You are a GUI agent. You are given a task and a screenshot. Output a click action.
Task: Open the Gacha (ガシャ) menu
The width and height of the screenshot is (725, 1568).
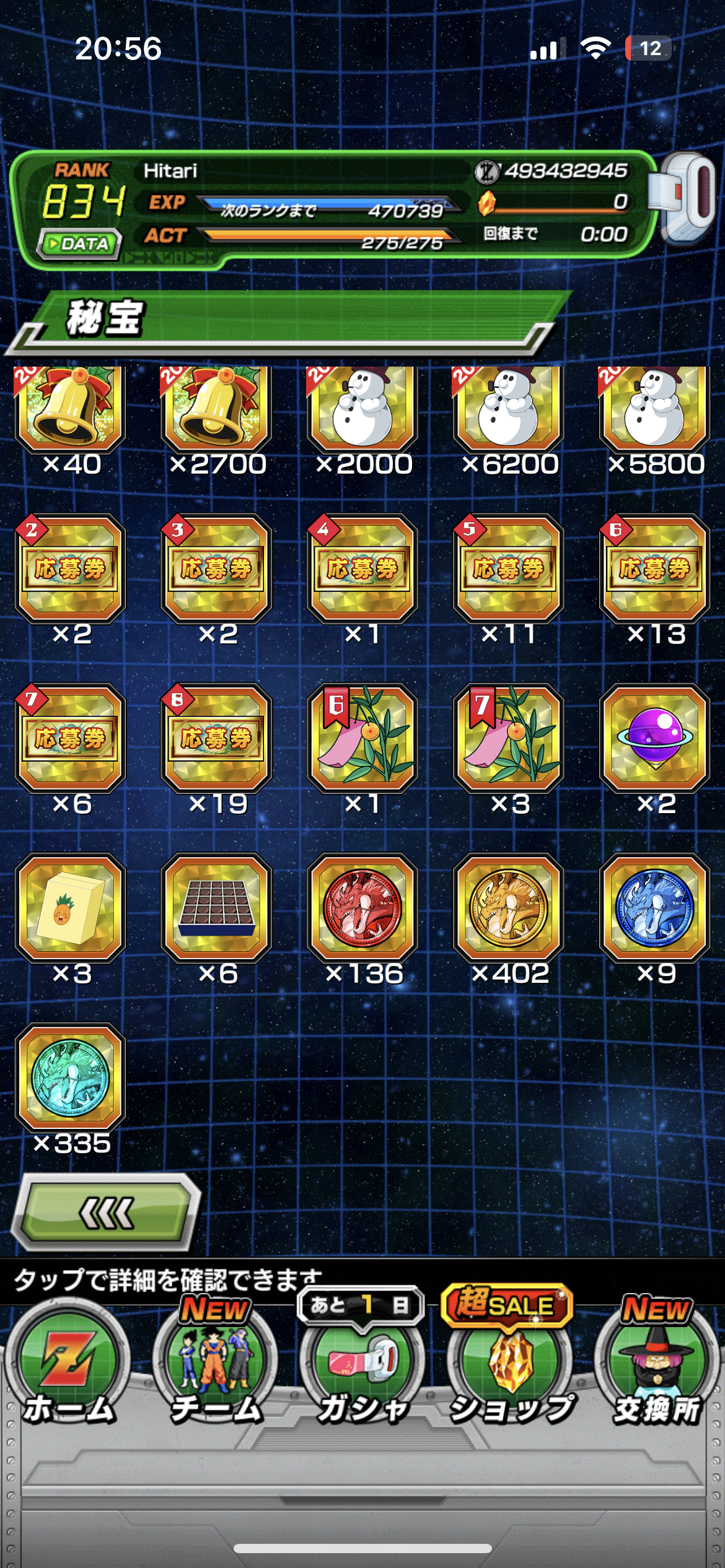click(x=362, y=1370)
